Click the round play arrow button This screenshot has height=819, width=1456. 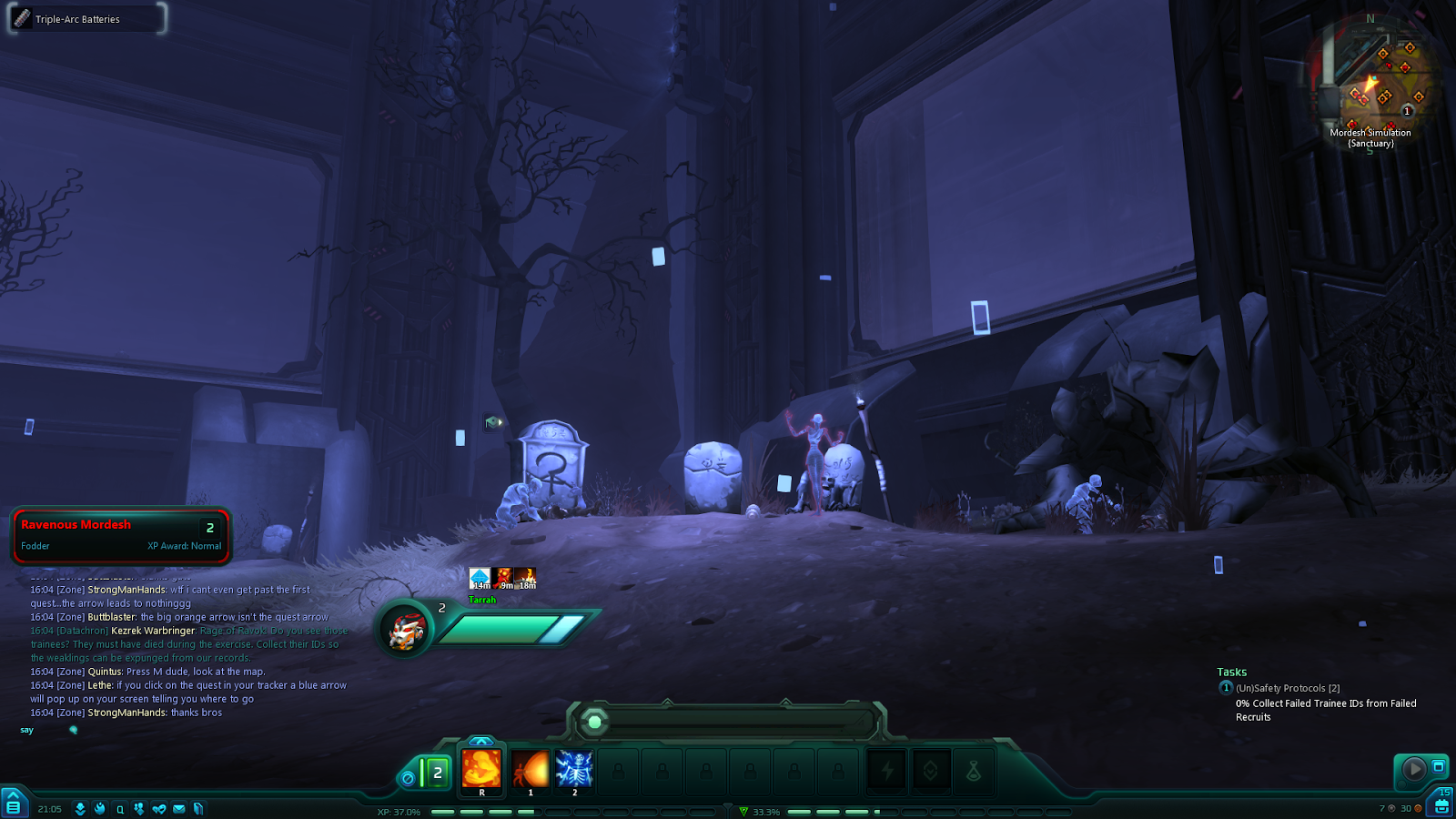point(1413,770)
